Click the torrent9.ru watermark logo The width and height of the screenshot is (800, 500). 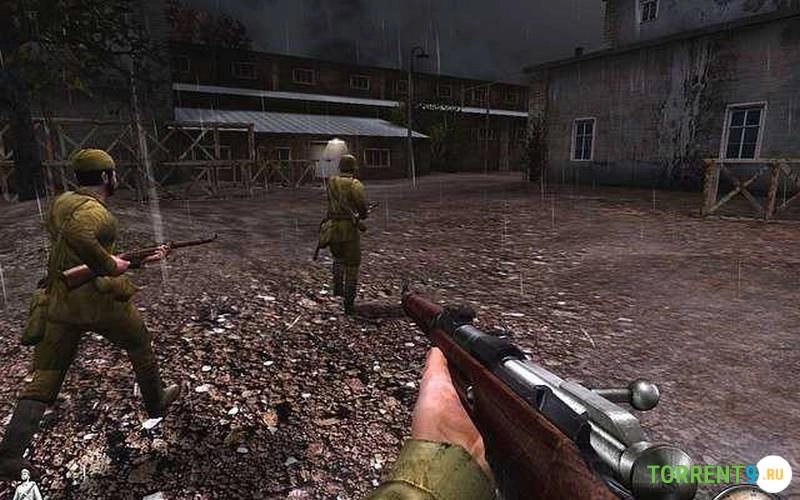pyautogui.click(x=718, y=474)
